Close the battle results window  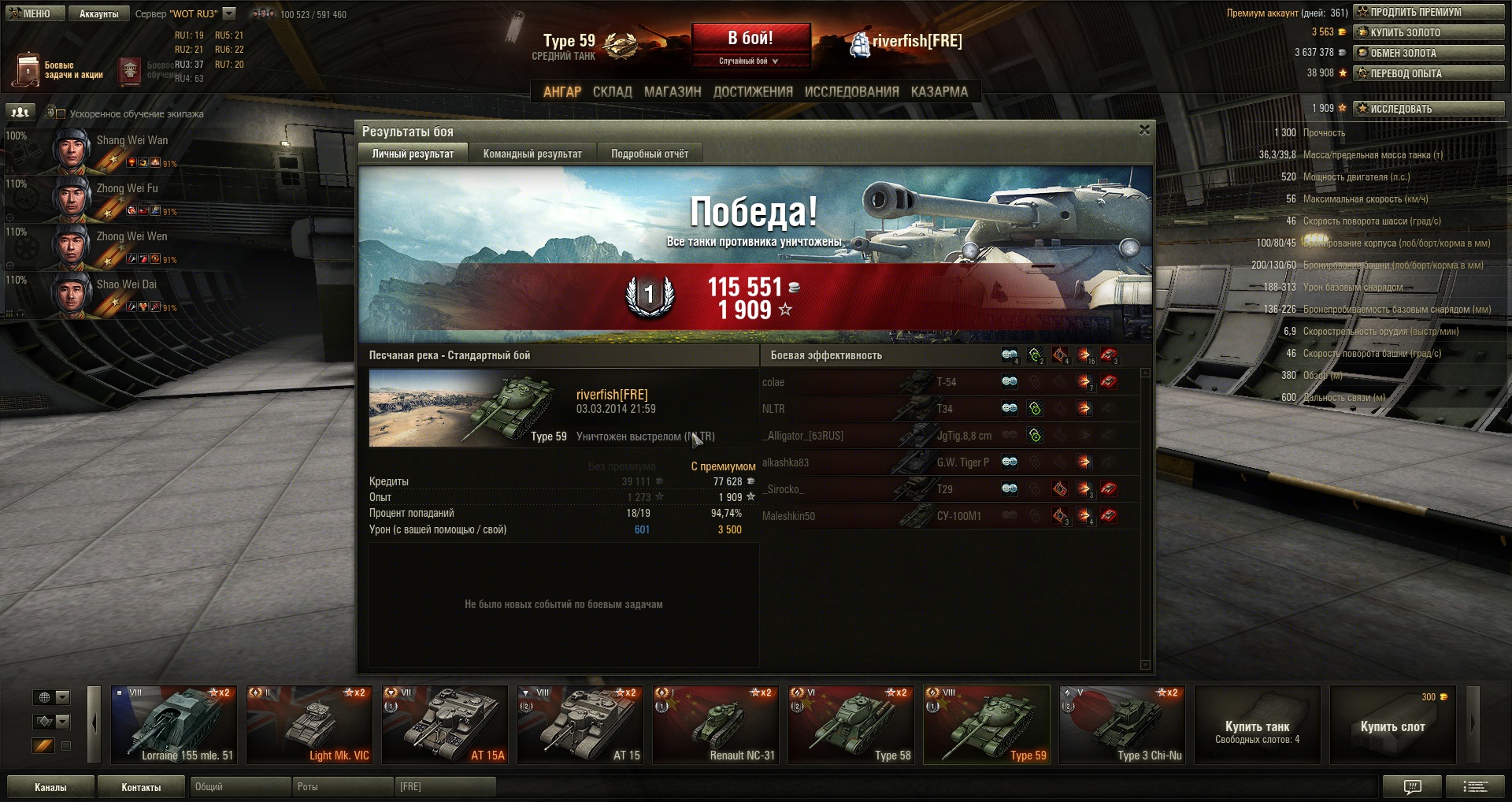click(1144, 130)
